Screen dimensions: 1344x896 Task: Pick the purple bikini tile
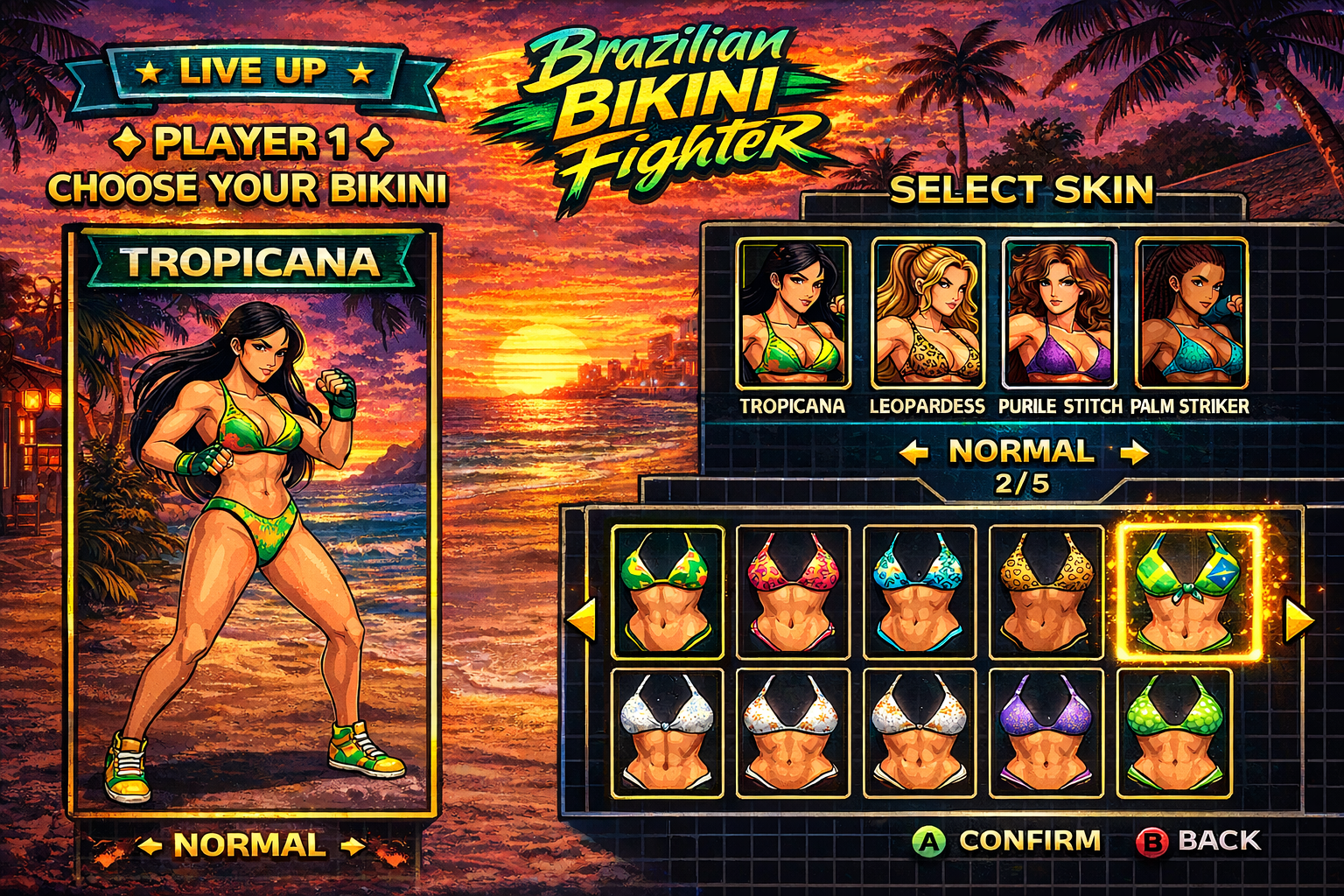(x=1046, y=733)
